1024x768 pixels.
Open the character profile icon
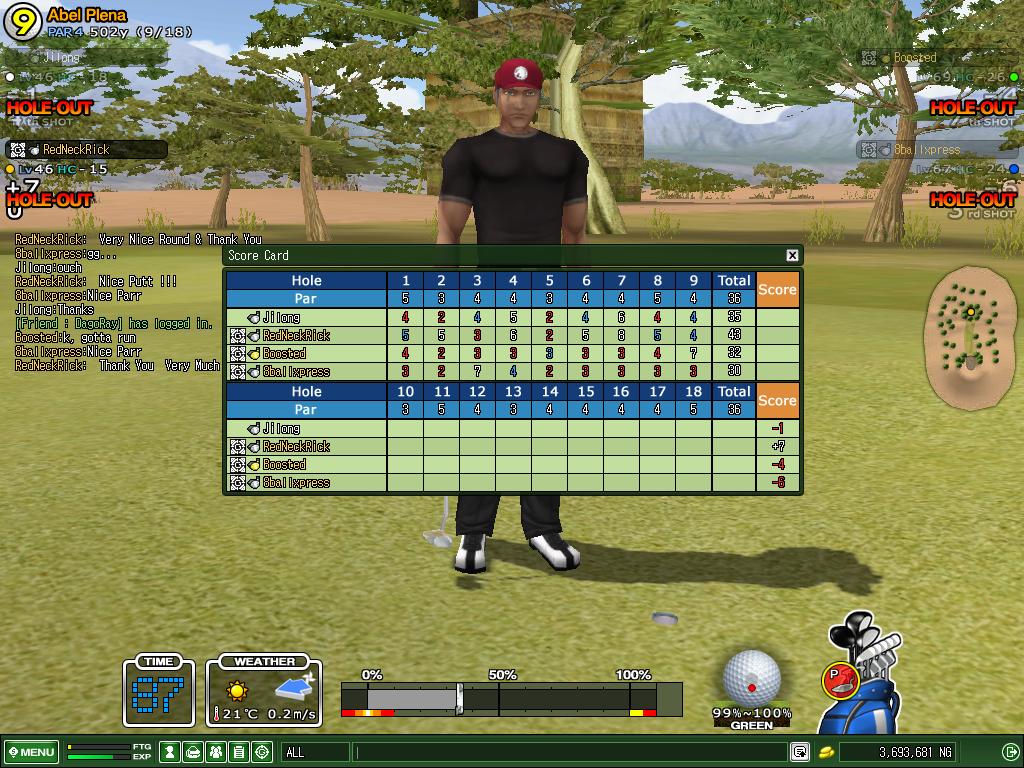tap(171, 752)
